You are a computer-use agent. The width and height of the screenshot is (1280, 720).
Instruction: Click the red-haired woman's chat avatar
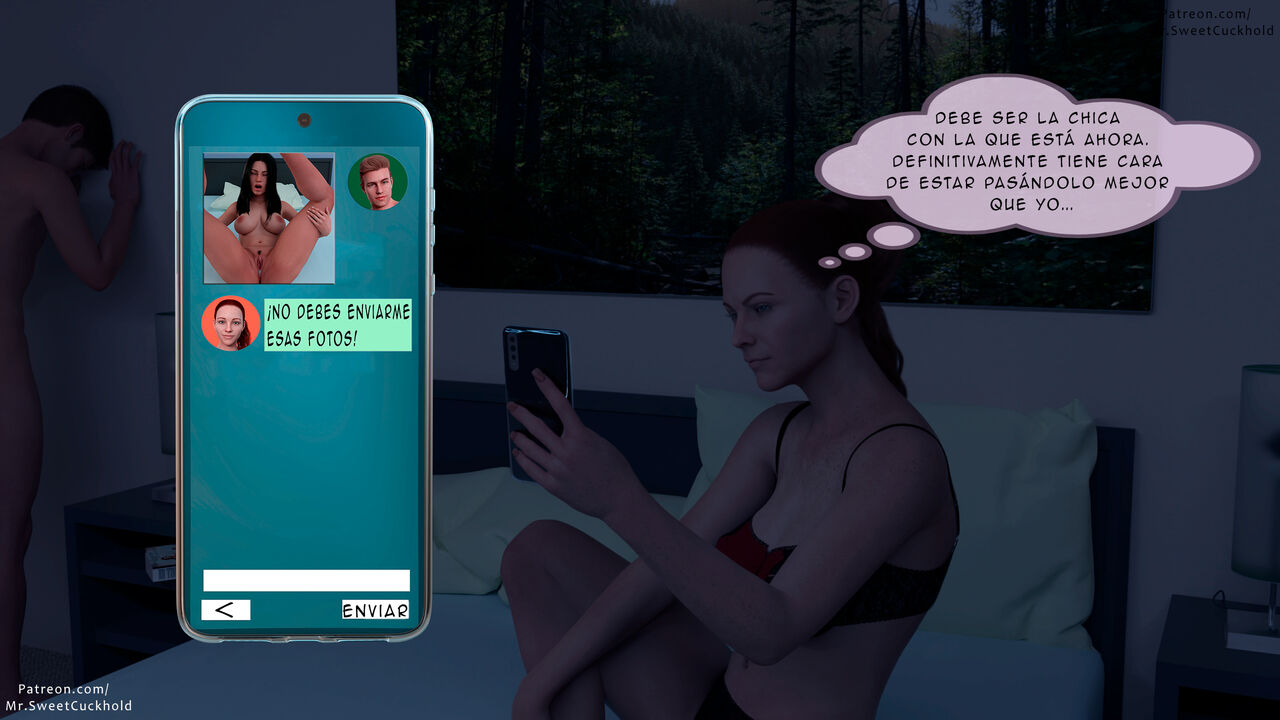point(231,323)
